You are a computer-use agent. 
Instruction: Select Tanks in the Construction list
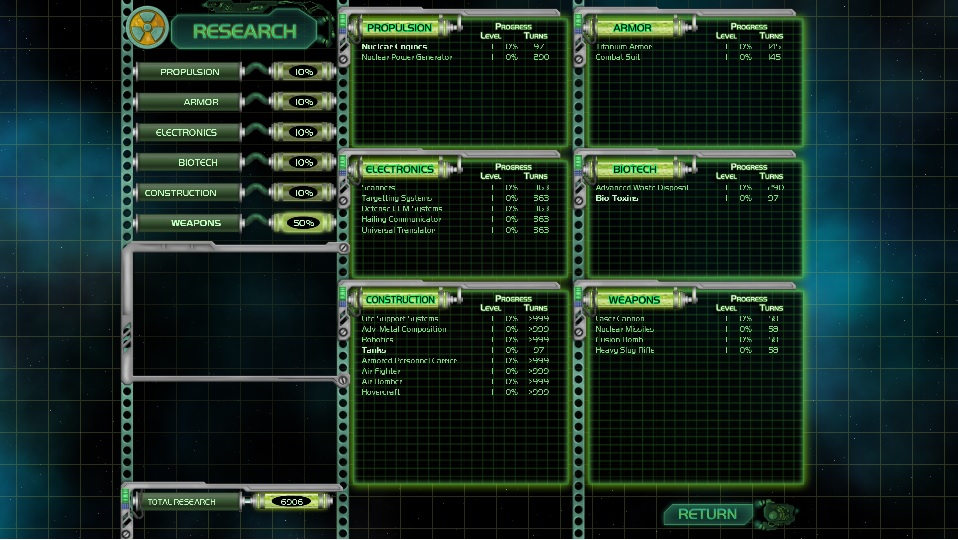click(376, 350)
